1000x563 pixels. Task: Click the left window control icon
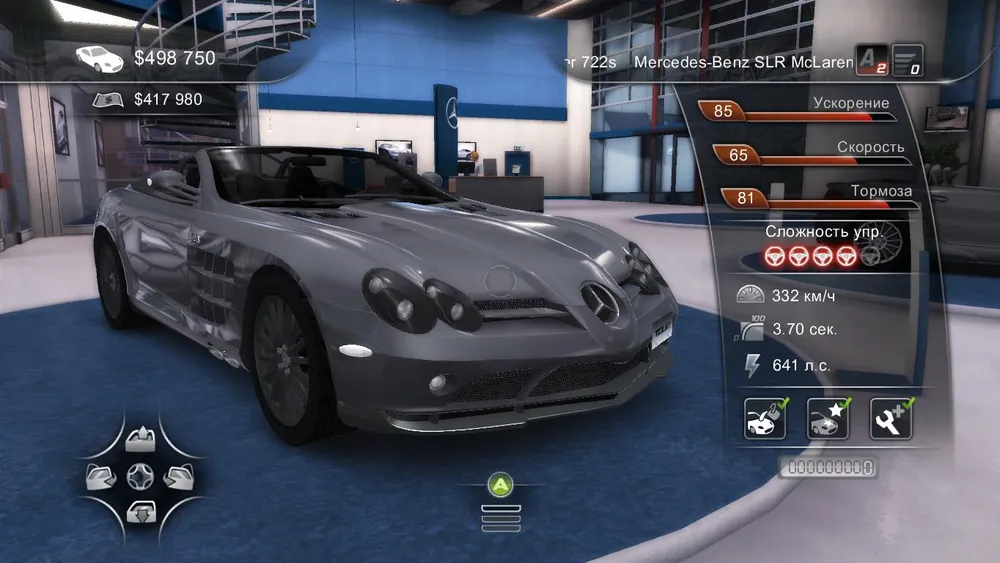pyautogui.click(x=102, y=473)
